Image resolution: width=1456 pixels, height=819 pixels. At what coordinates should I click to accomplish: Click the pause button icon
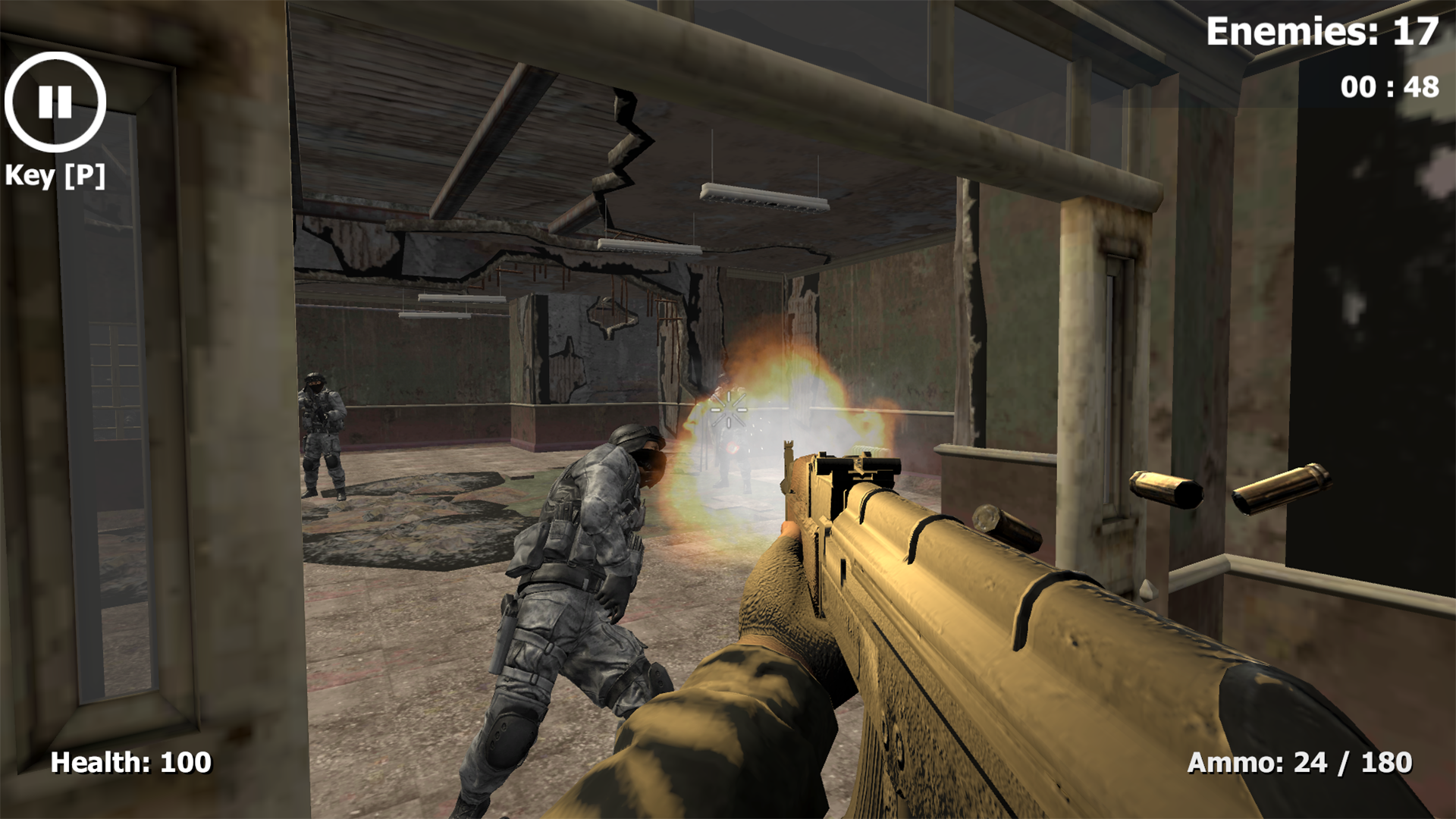point(54,103)
